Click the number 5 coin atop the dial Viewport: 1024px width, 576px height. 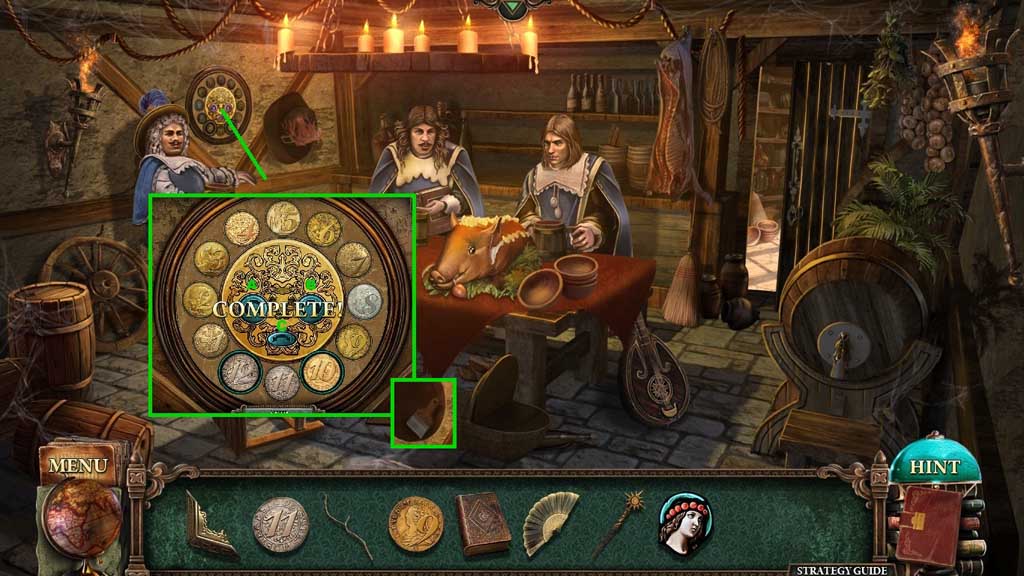click(282, 216)
